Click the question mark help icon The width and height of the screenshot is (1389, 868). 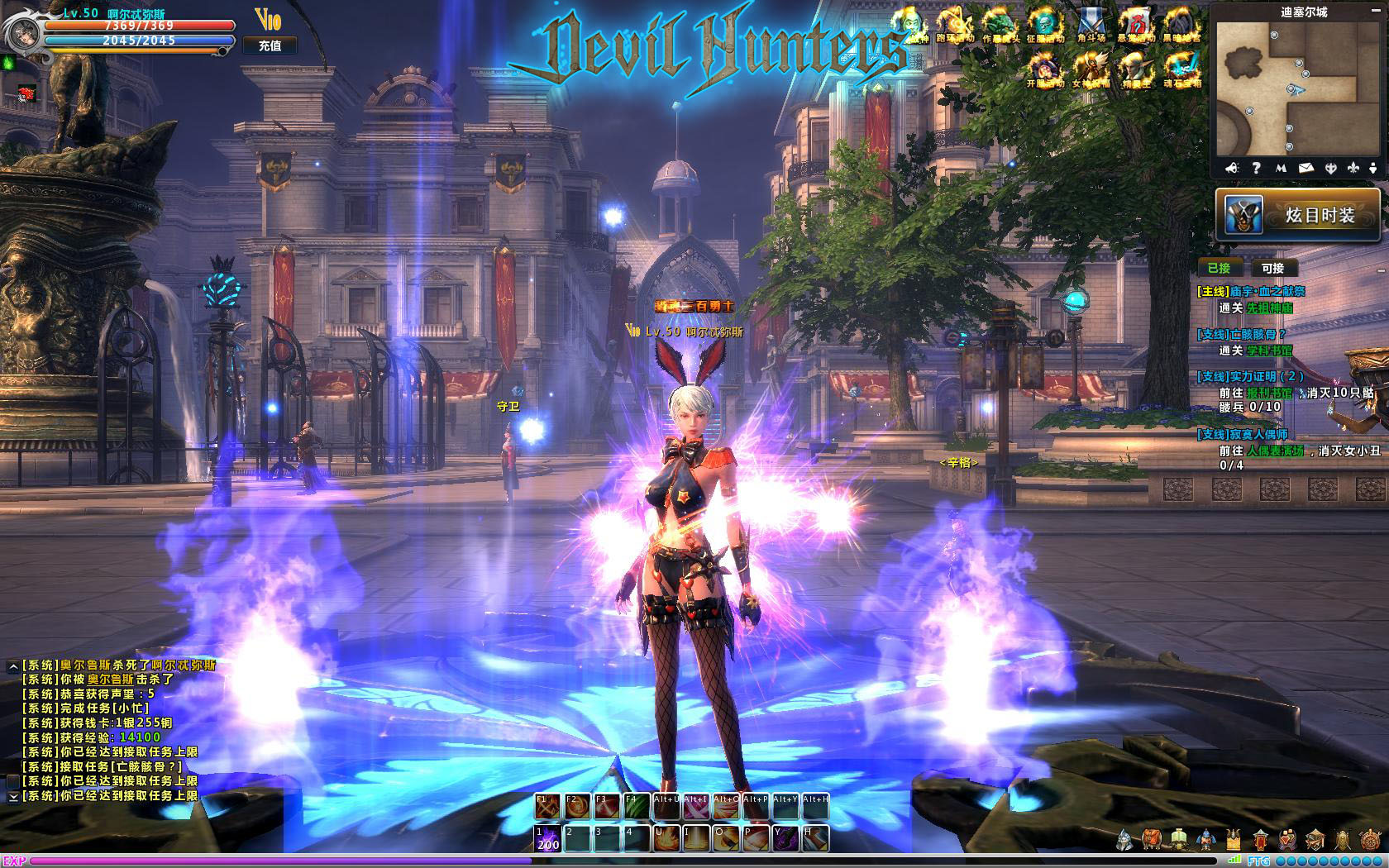click(x=1256, y=168)
